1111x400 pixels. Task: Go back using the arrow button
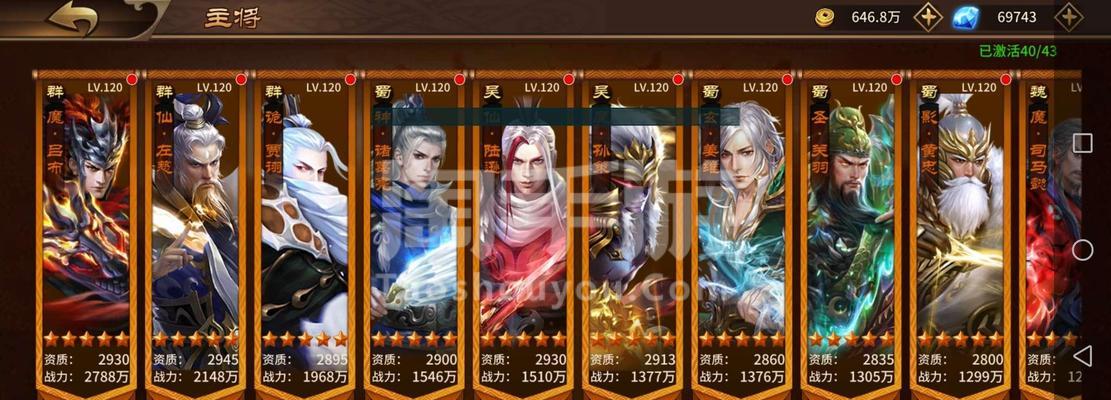[x=72, y=18]
